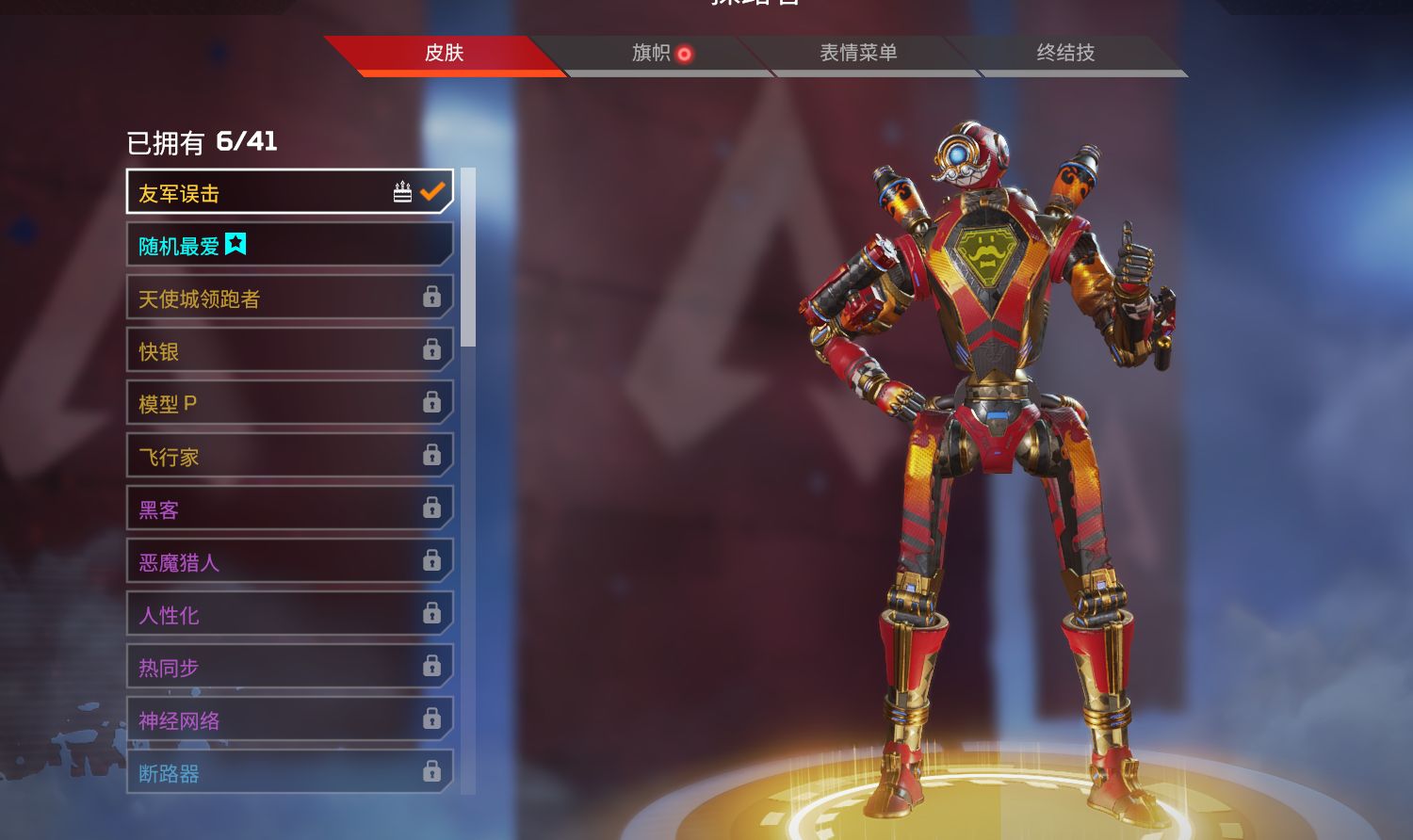Click the lock icon beside 黑客
Viewport: 1413px width, 840px height.
[433, 508]
